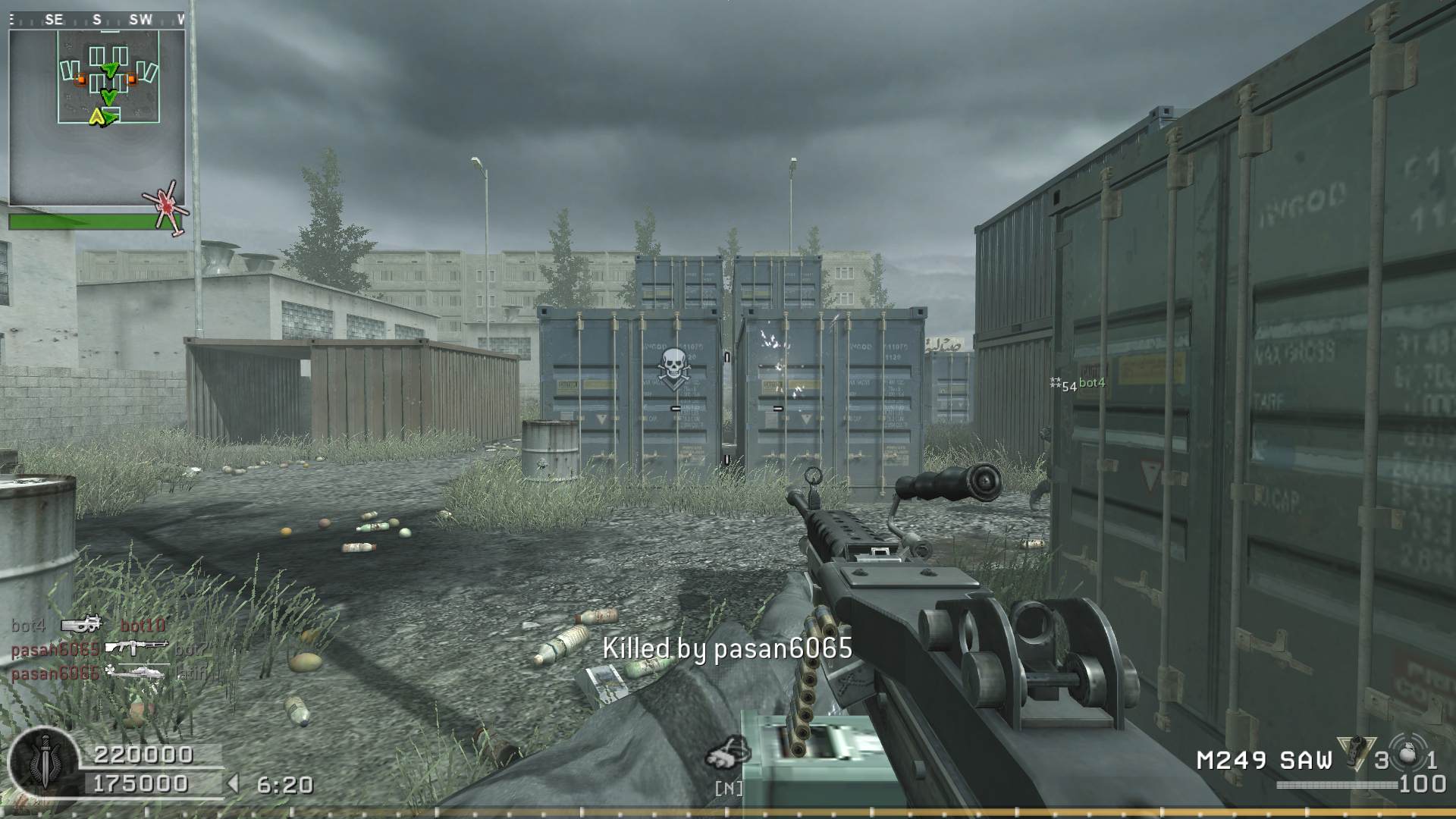Activate the night vision goggles icon

tap(728, 754)
